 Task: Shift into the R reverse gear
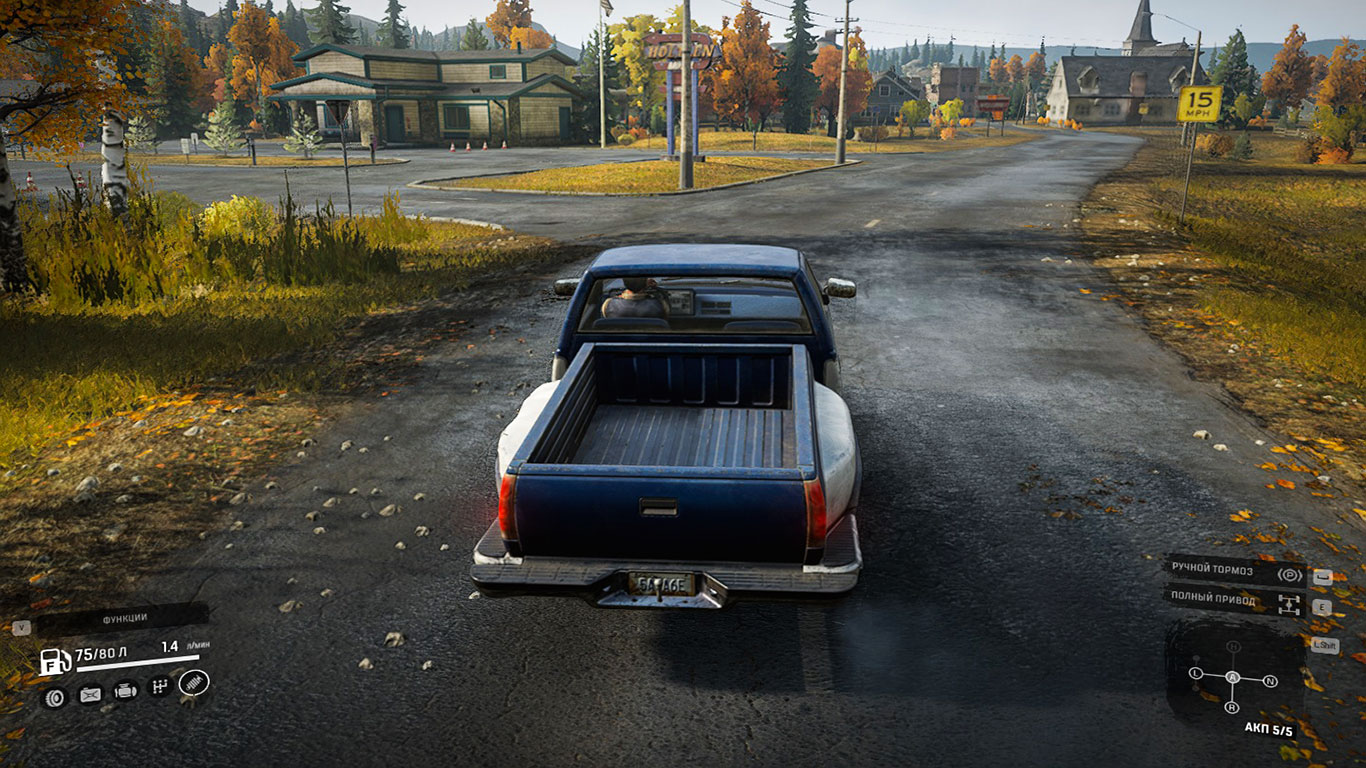[x=1232, y=707]
